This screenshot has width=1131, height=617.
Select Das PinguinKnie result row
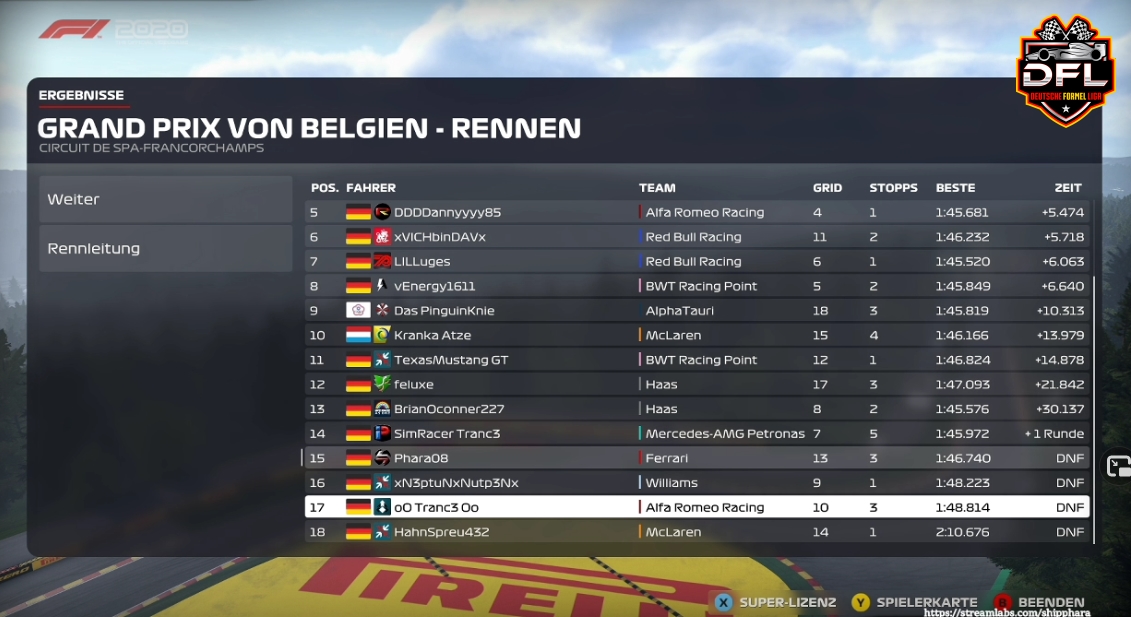(x=696, y=310)
